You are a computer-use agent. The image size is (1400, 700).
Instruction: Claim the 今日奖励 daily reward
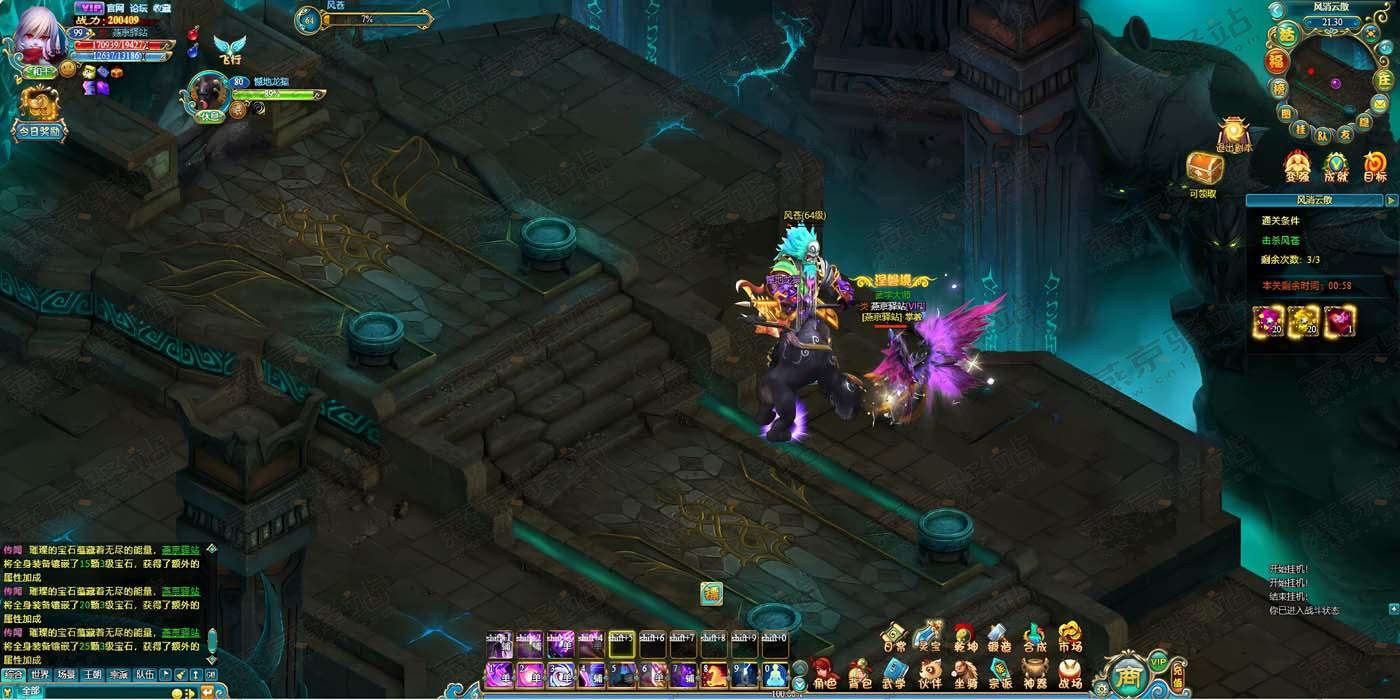pos(39,113)
